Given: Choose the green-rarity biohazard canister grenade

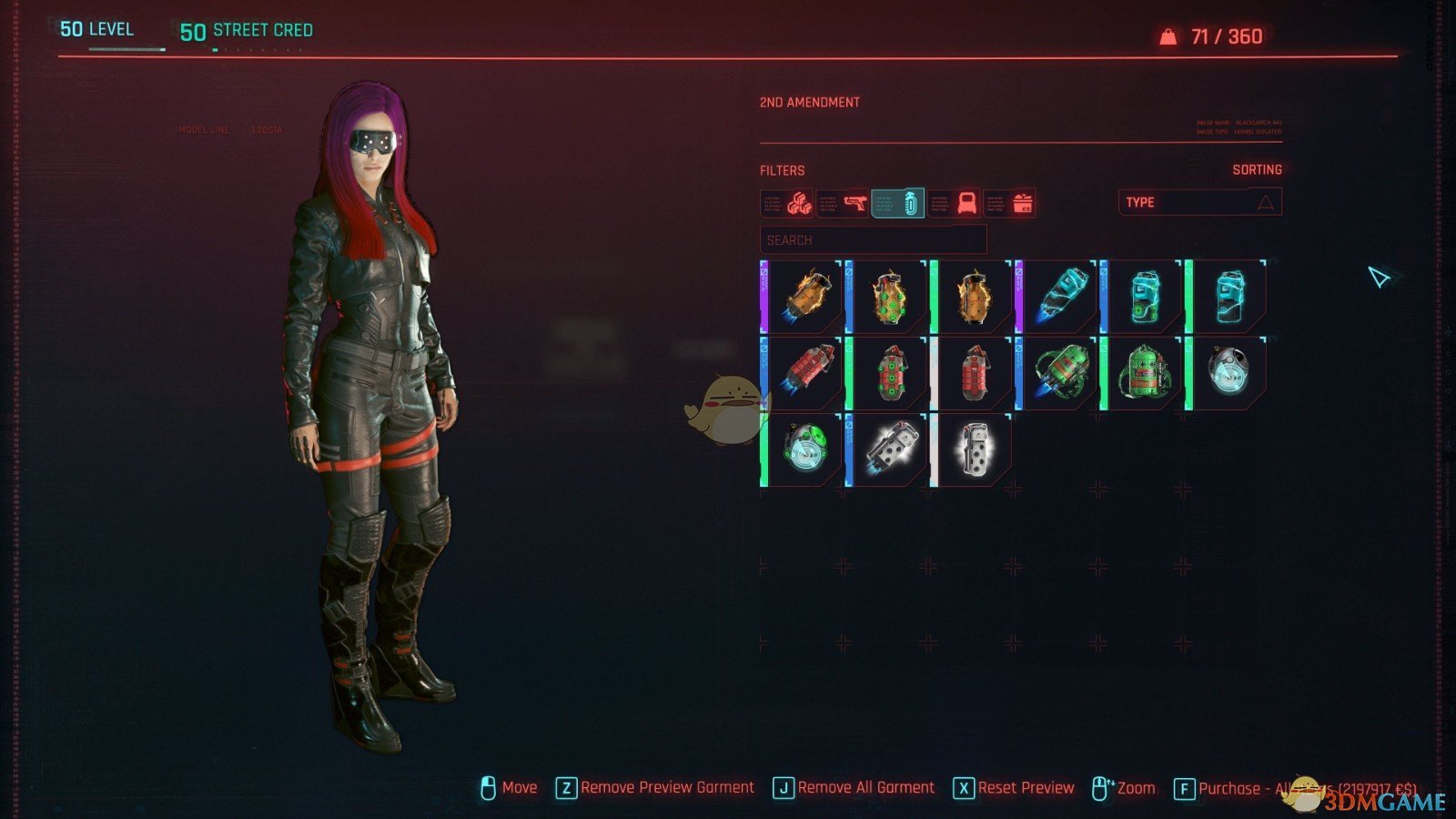Looking at the screenshot, I should pyautogui.click(x=1143, y=373).
